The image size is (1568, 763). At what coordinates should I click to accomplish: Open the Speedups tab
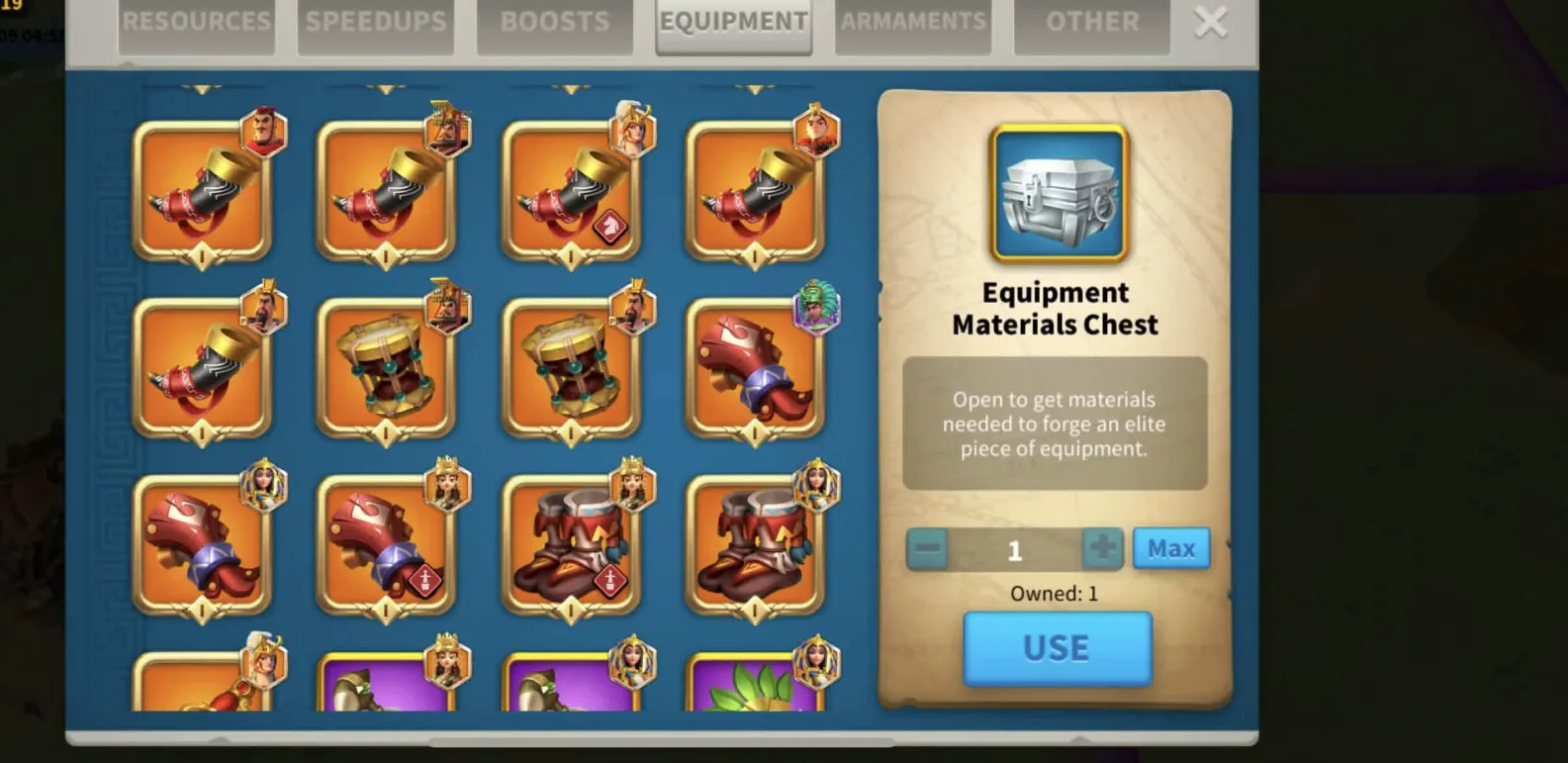pyautogui.click(x=376, y=23)
